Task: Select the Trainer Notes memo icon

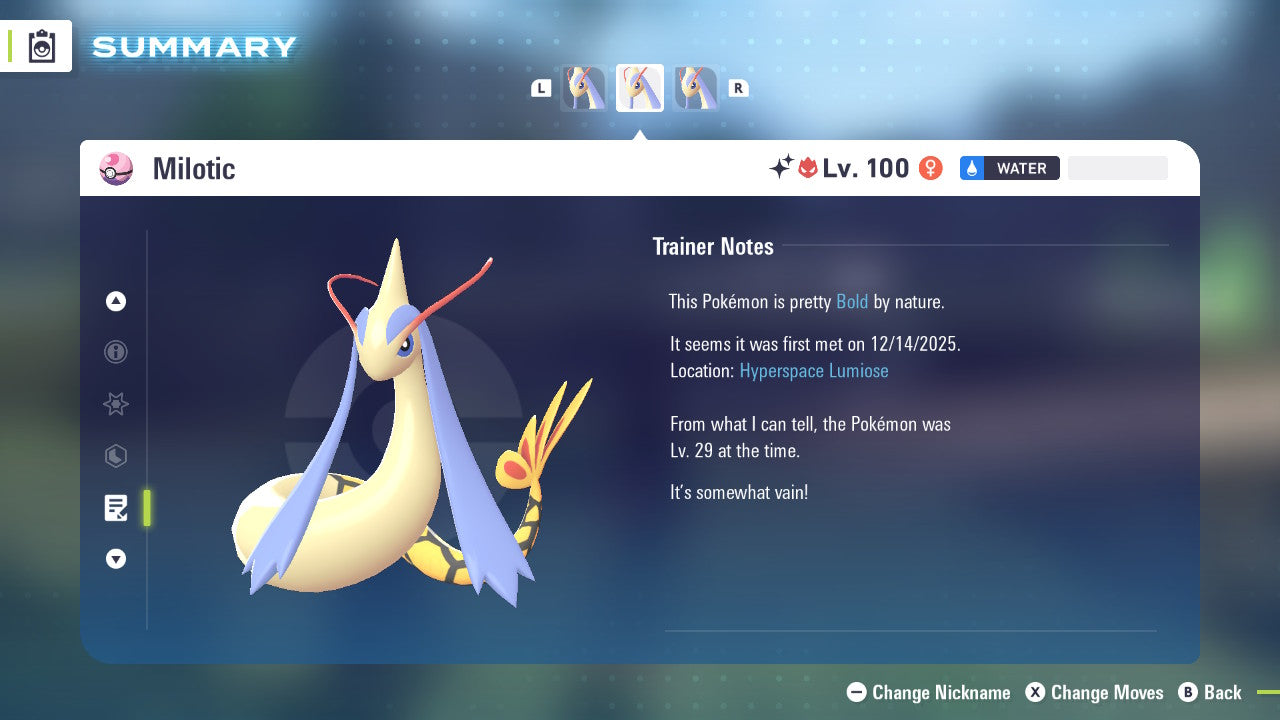Action: pos(115,508)
